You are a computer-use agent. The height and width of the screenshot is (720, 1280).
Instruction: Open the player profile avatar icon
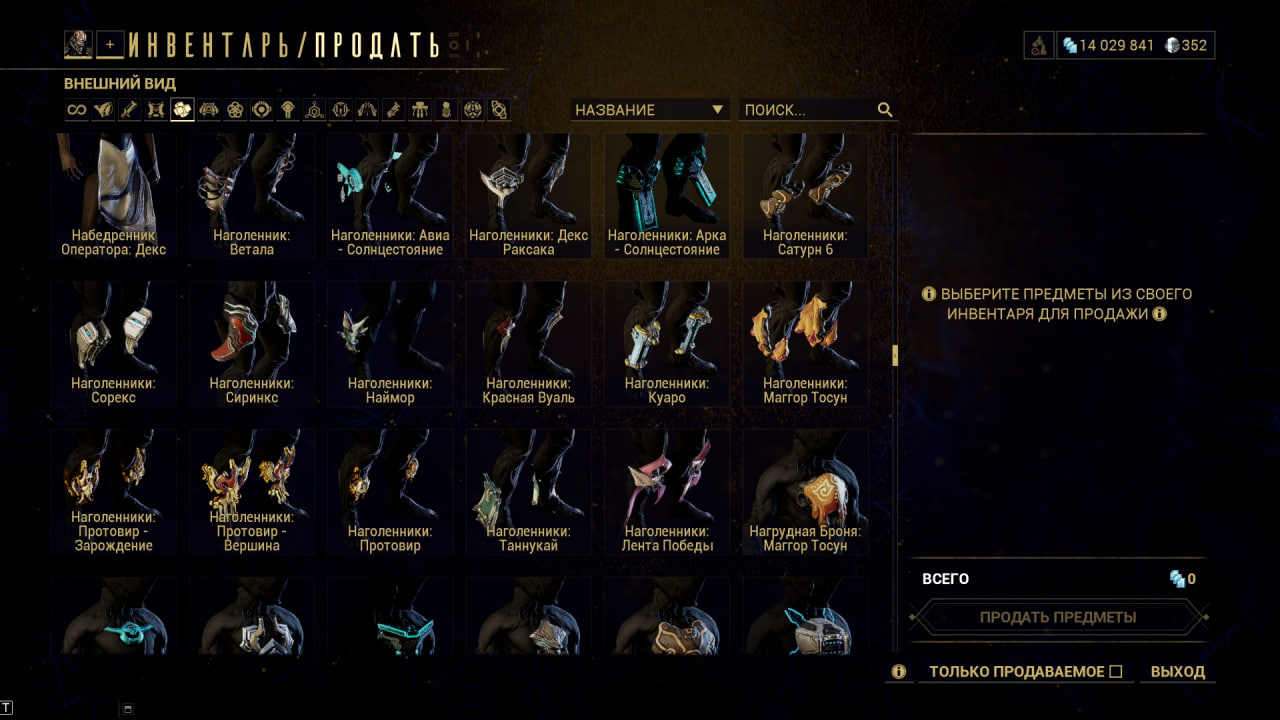78,44
